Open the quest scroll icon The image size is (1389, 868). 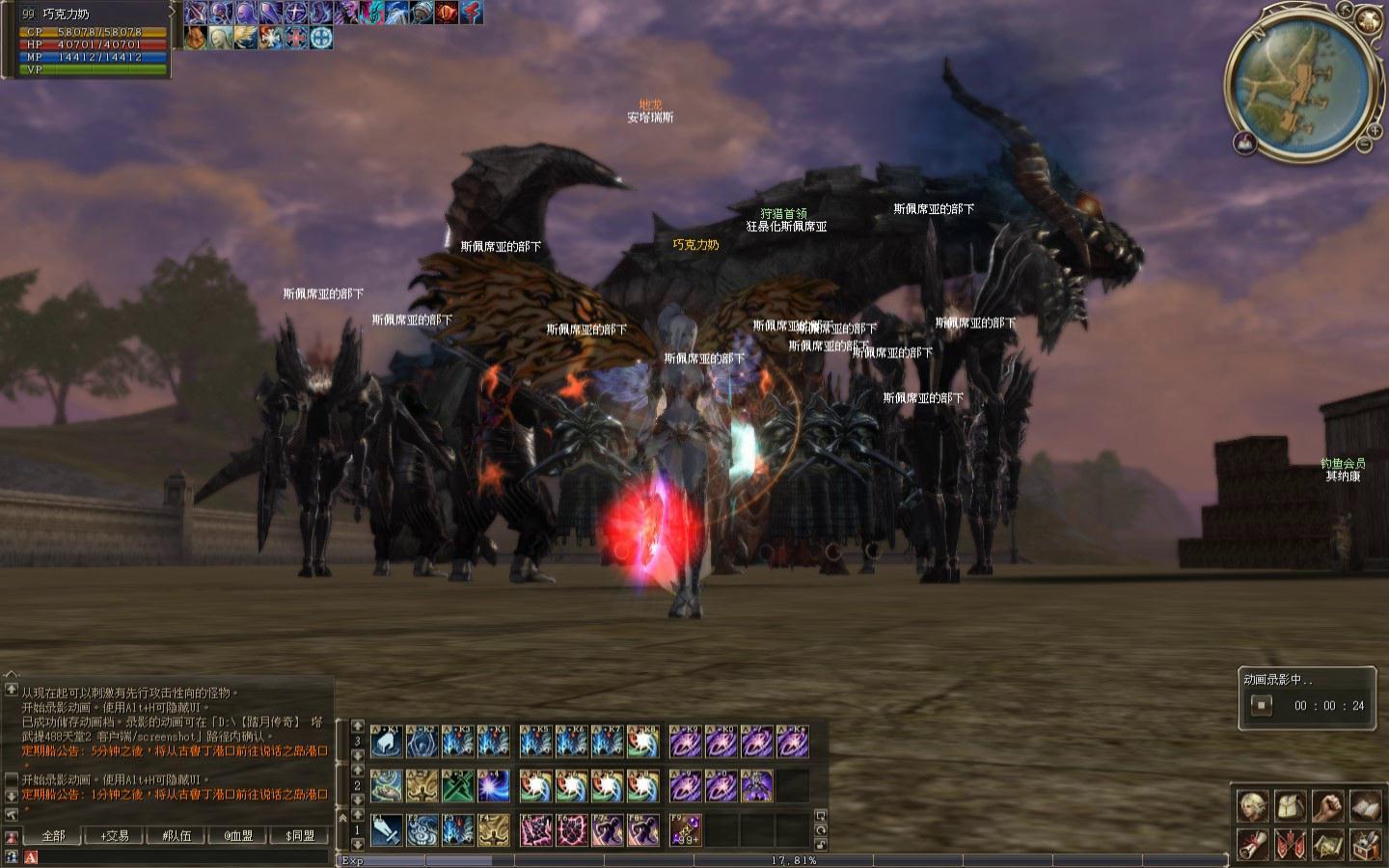1252,844
